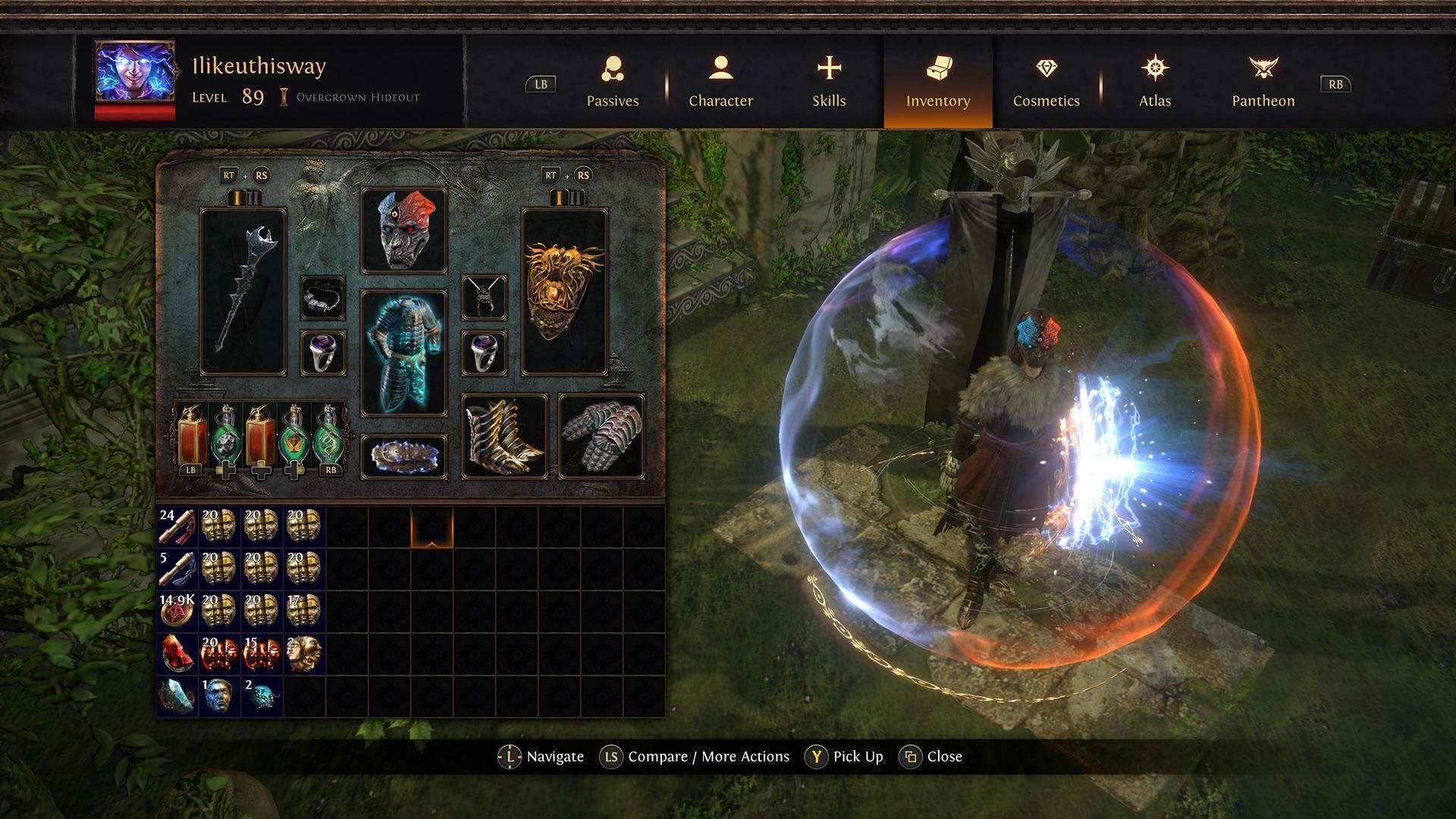This screenshot has width=1456, height=819.
Task: Select the golden face mask item
Action: [304, 654]
